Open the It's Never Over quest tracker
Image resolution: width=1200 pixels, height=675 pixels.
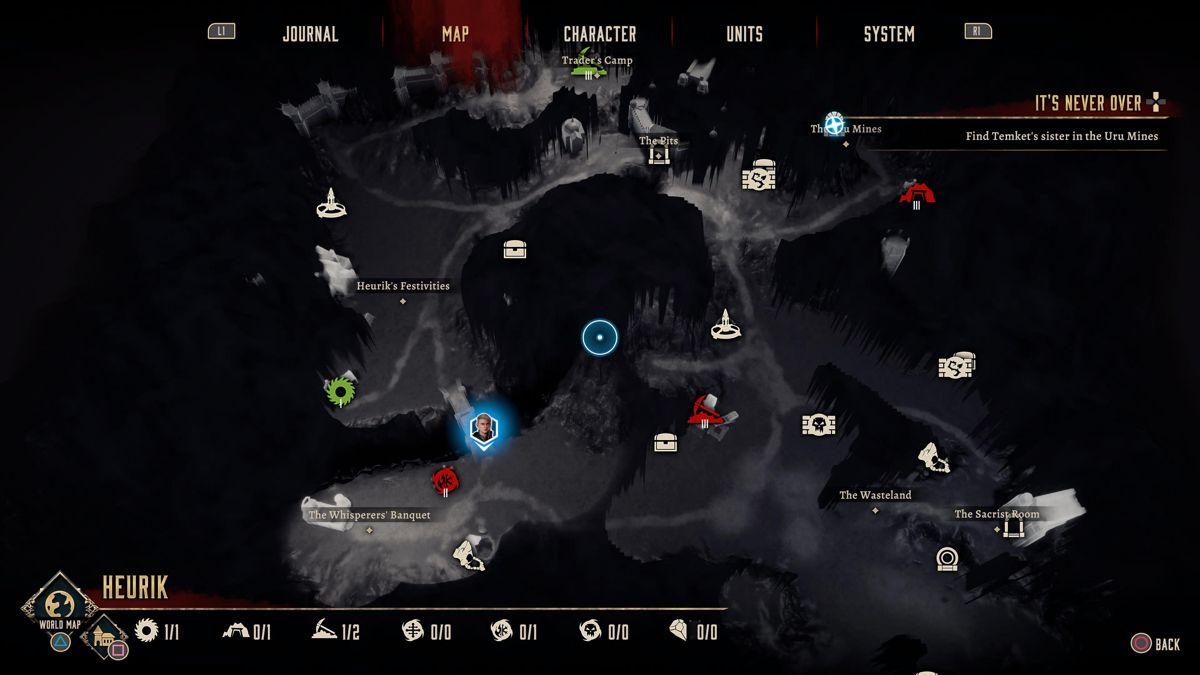(x=1088, y=103)
